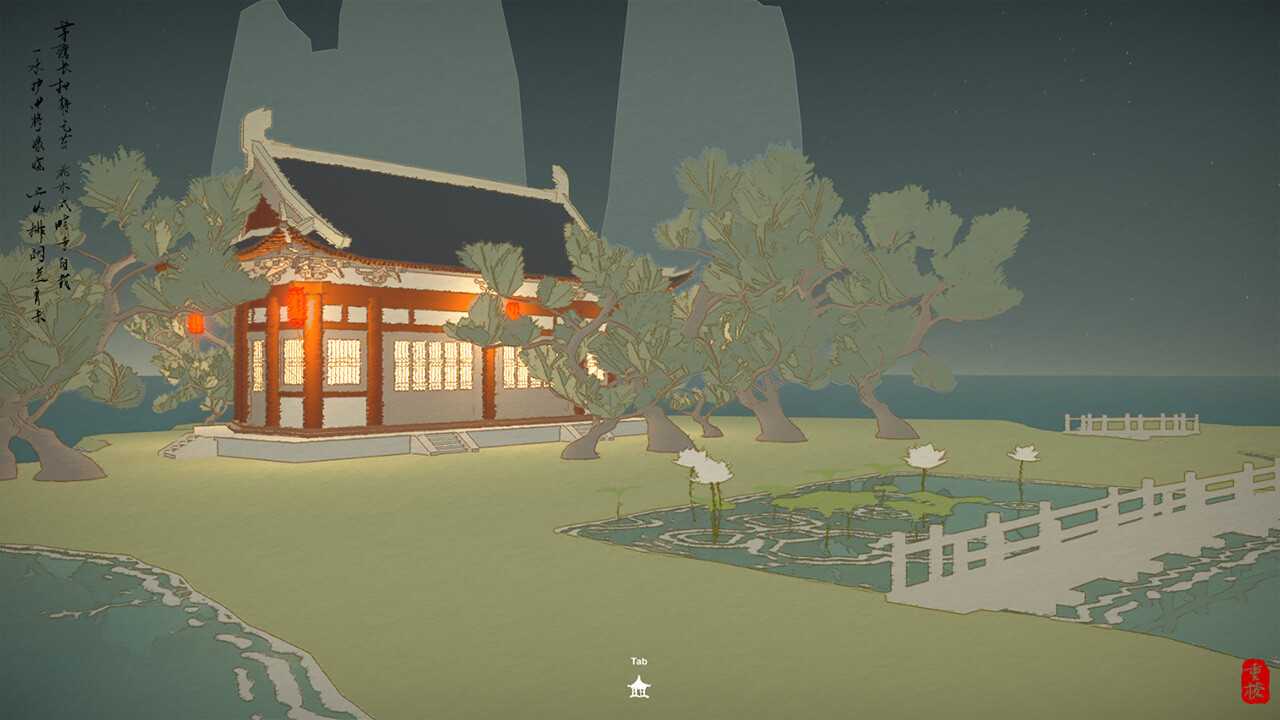
Task: Click the red seal stamp icon
Action: click(x=1253, y=681)
